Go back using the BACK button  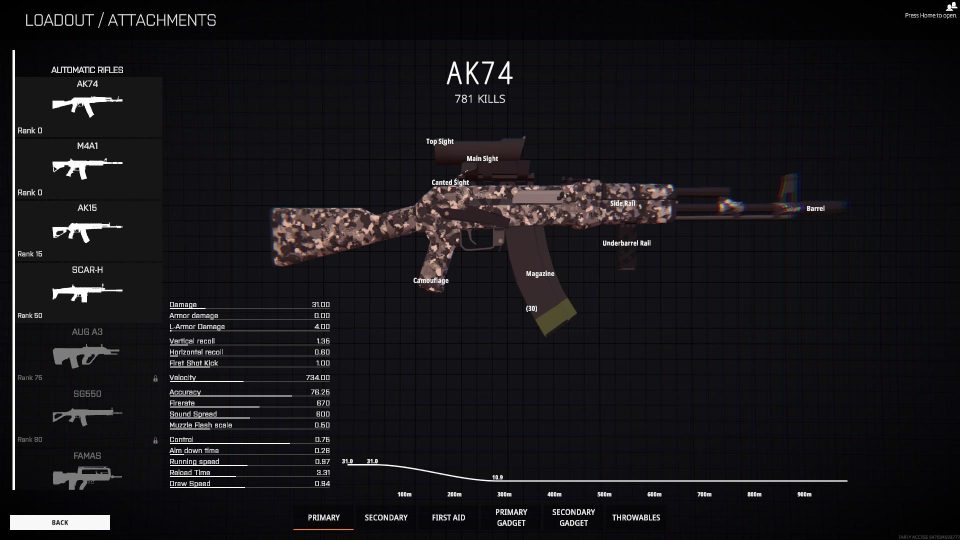click(60, 522)
